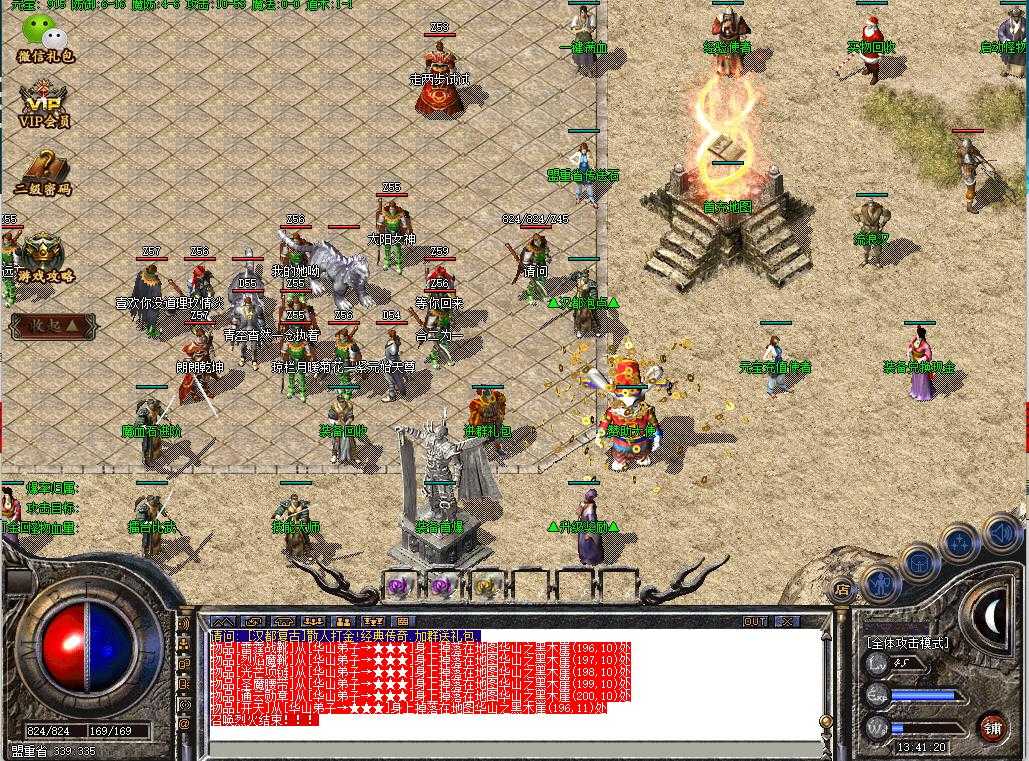The image size is (1029, 761).
Task: Open the bag cube round button
Action: (x=918, y=562)
